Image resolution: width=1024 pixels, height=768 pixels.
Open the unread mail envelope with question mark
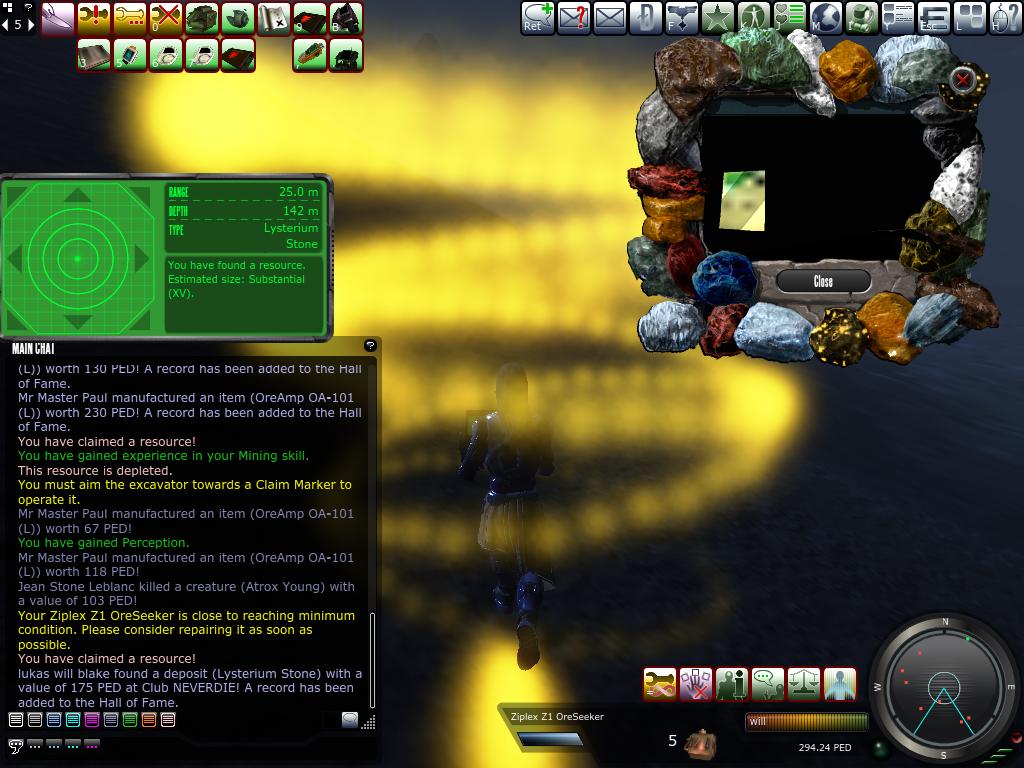point(573,17)
